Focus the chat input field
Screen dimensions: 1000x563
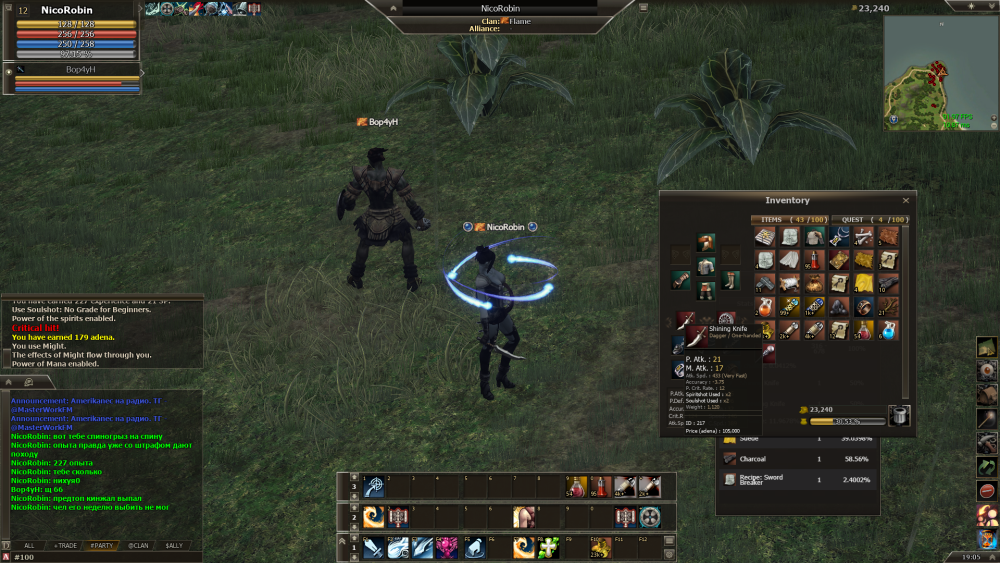[x=100, y=556]
